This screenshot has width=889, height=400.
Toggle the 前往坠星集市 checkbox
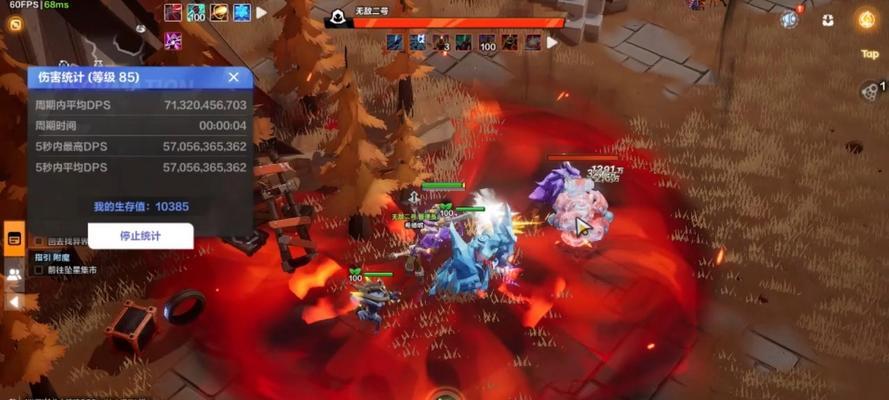coord(39,270)
